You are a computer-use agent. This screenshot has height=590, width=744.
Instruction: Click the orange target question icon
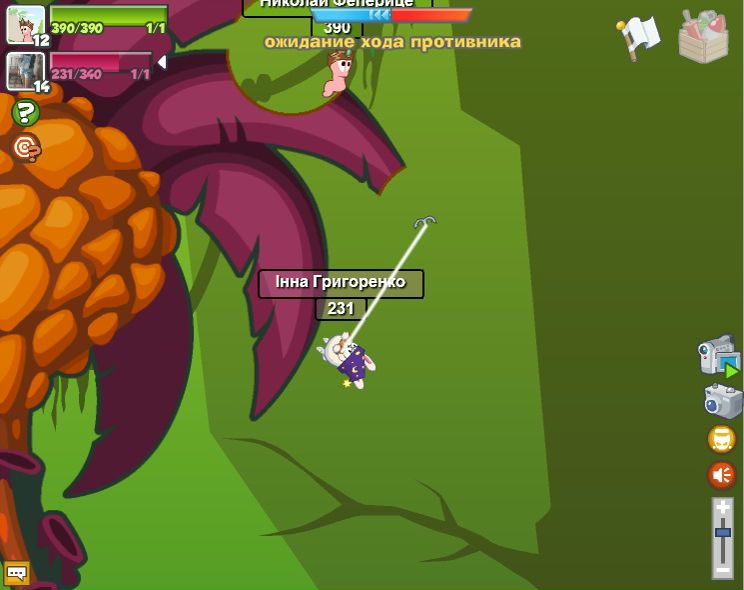(x=26, y=148)
